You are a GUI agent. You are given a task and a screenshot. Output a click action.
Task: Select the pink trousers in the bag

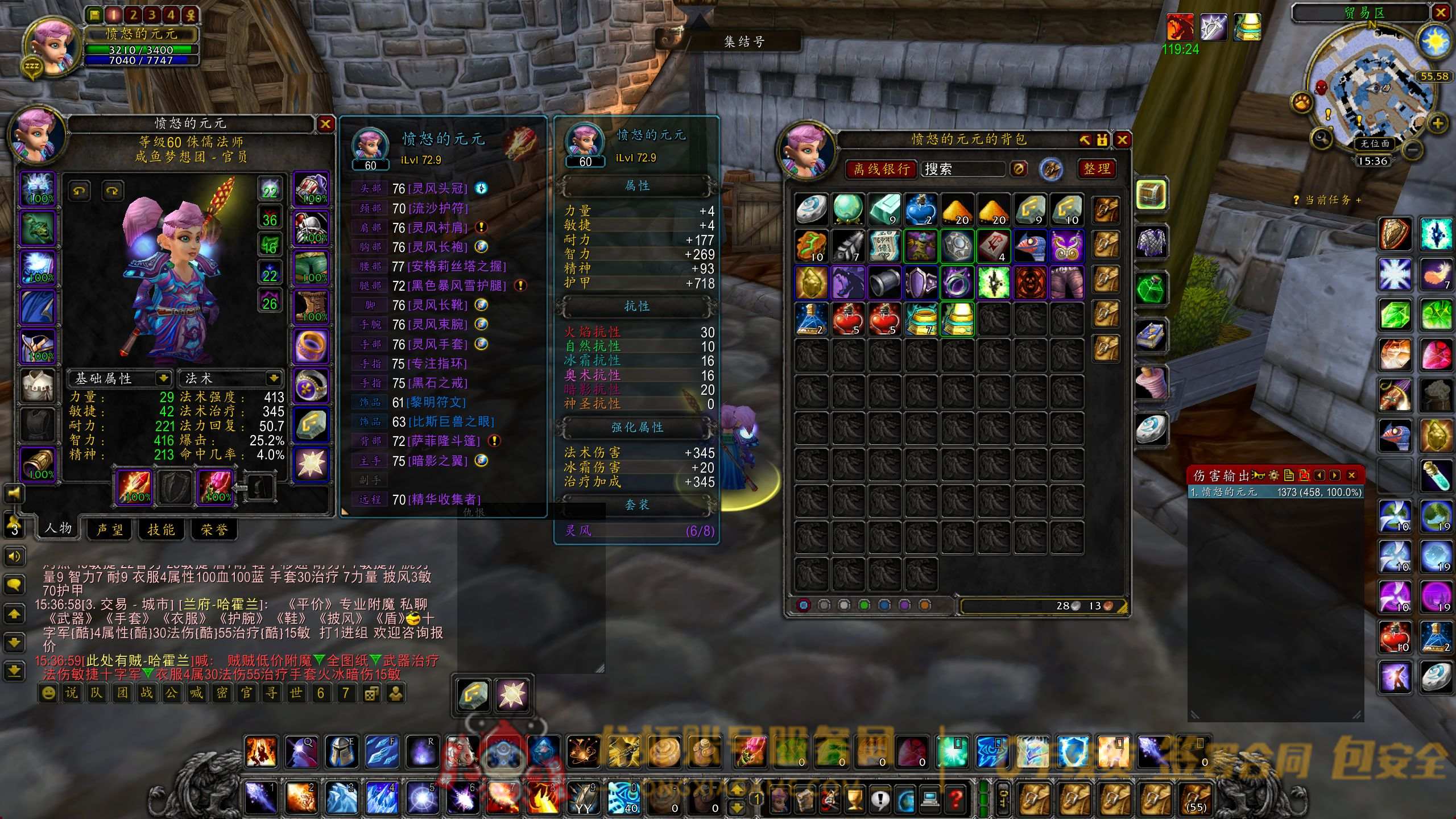tap(1066, 282)
